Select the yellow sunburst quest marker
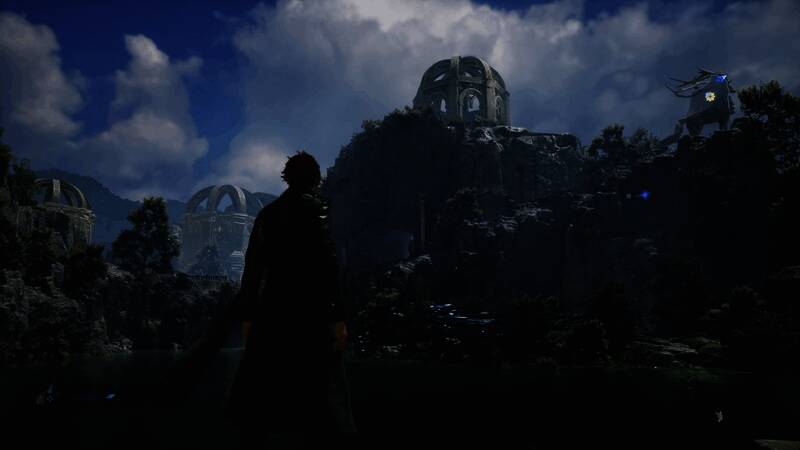800x450 pixels. pyautogui.click(x=710, y=97)
